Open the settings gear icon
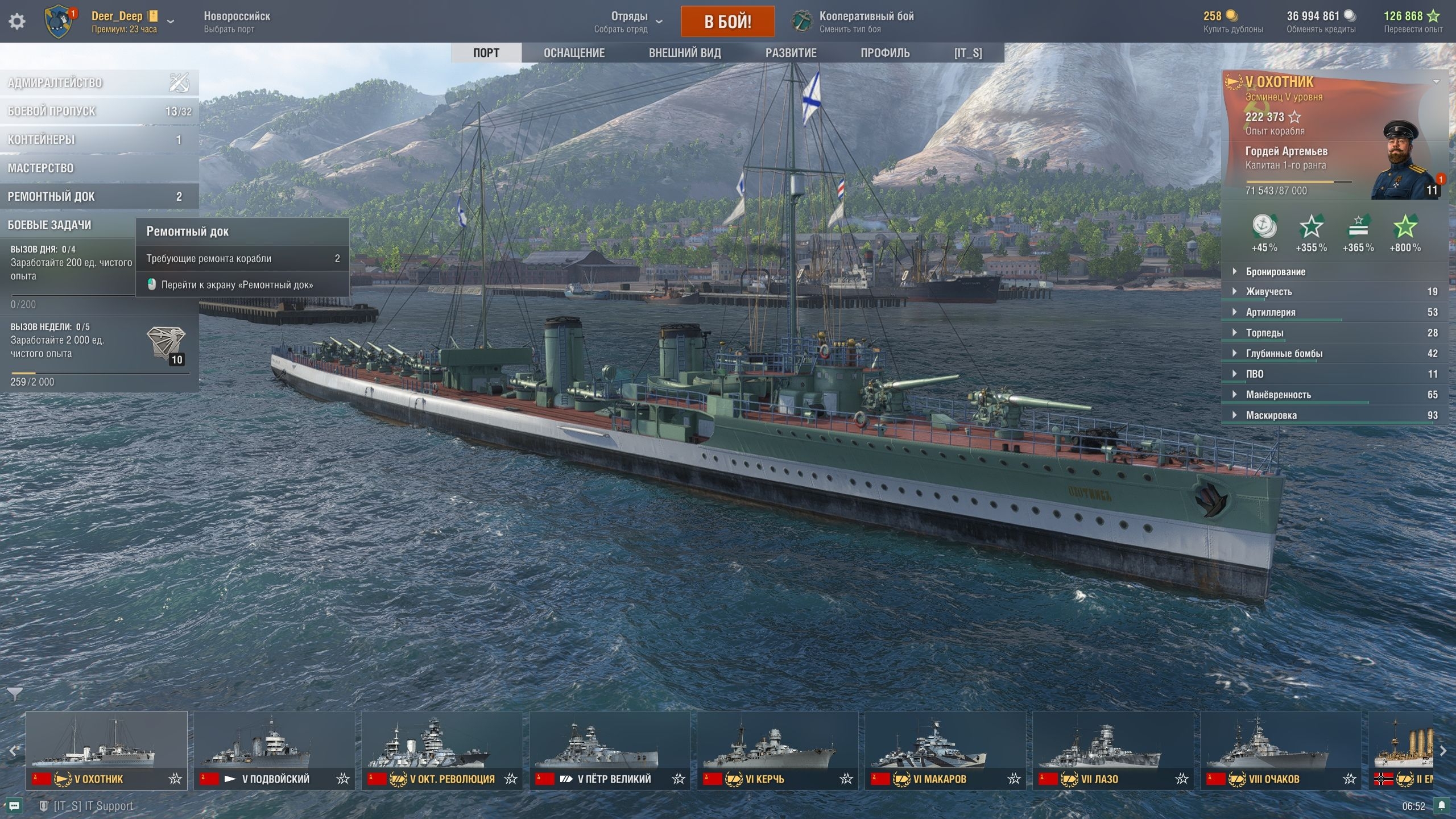1456x819 pixels. pyautogui.click(x=17, y=22)
